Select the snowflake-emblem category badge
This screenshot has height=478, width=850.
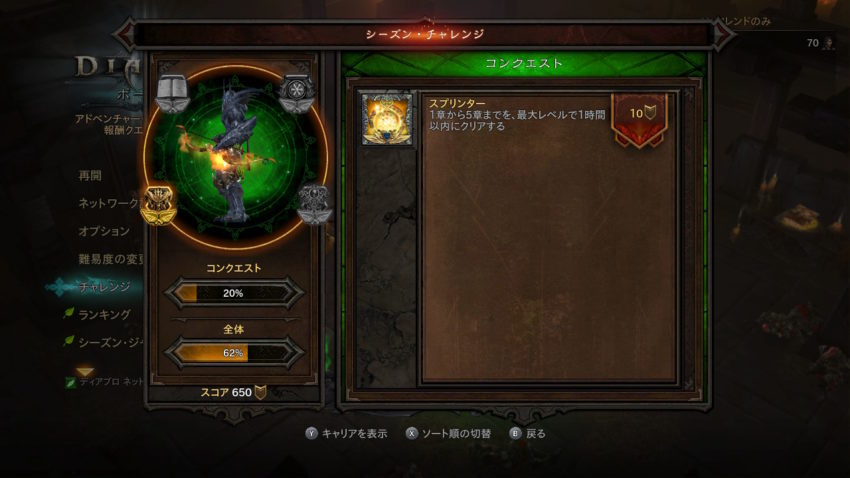(x=296, y=93)
